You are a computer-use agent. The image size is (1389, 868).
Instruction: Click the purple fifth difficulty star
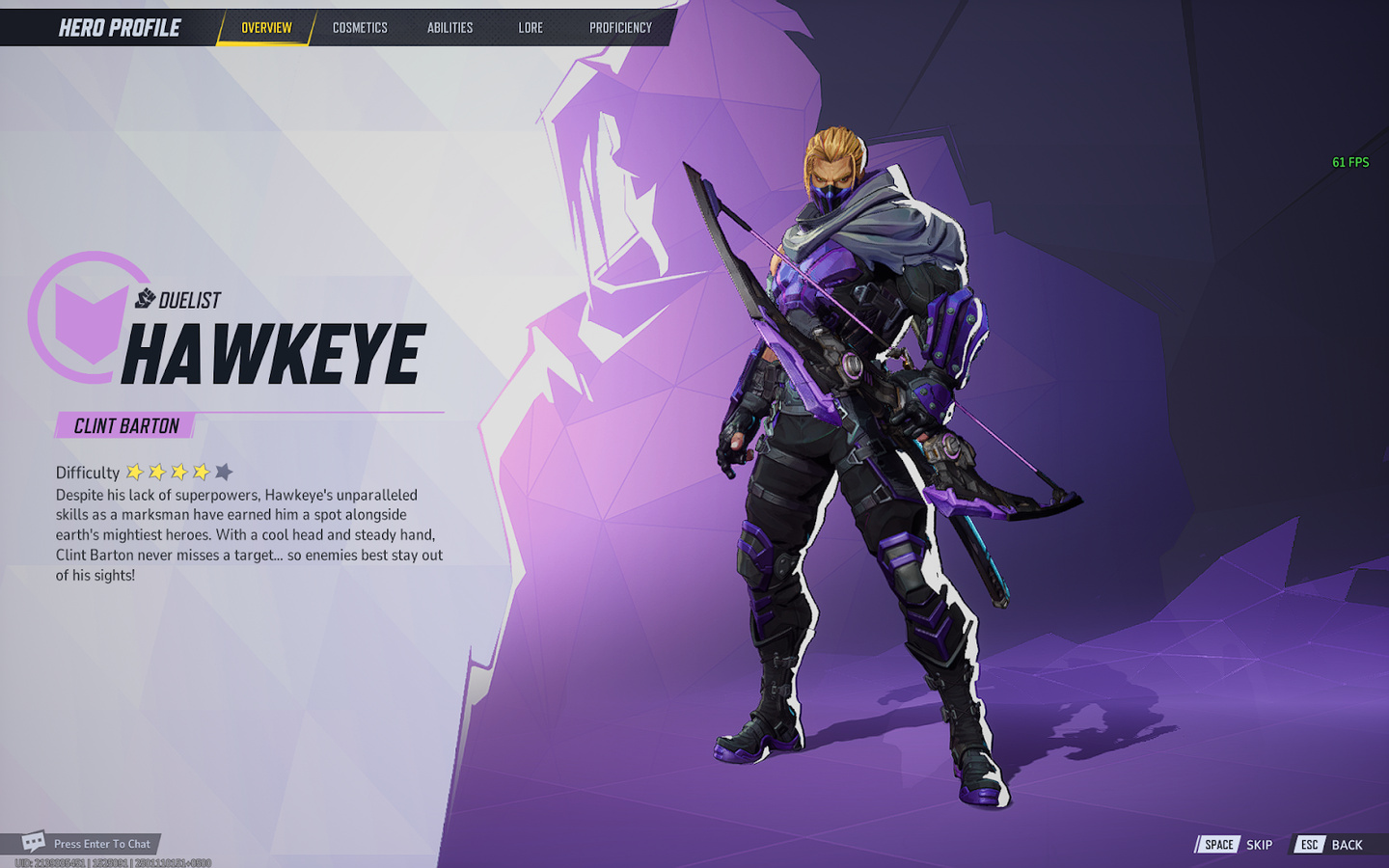click(225, 472)
